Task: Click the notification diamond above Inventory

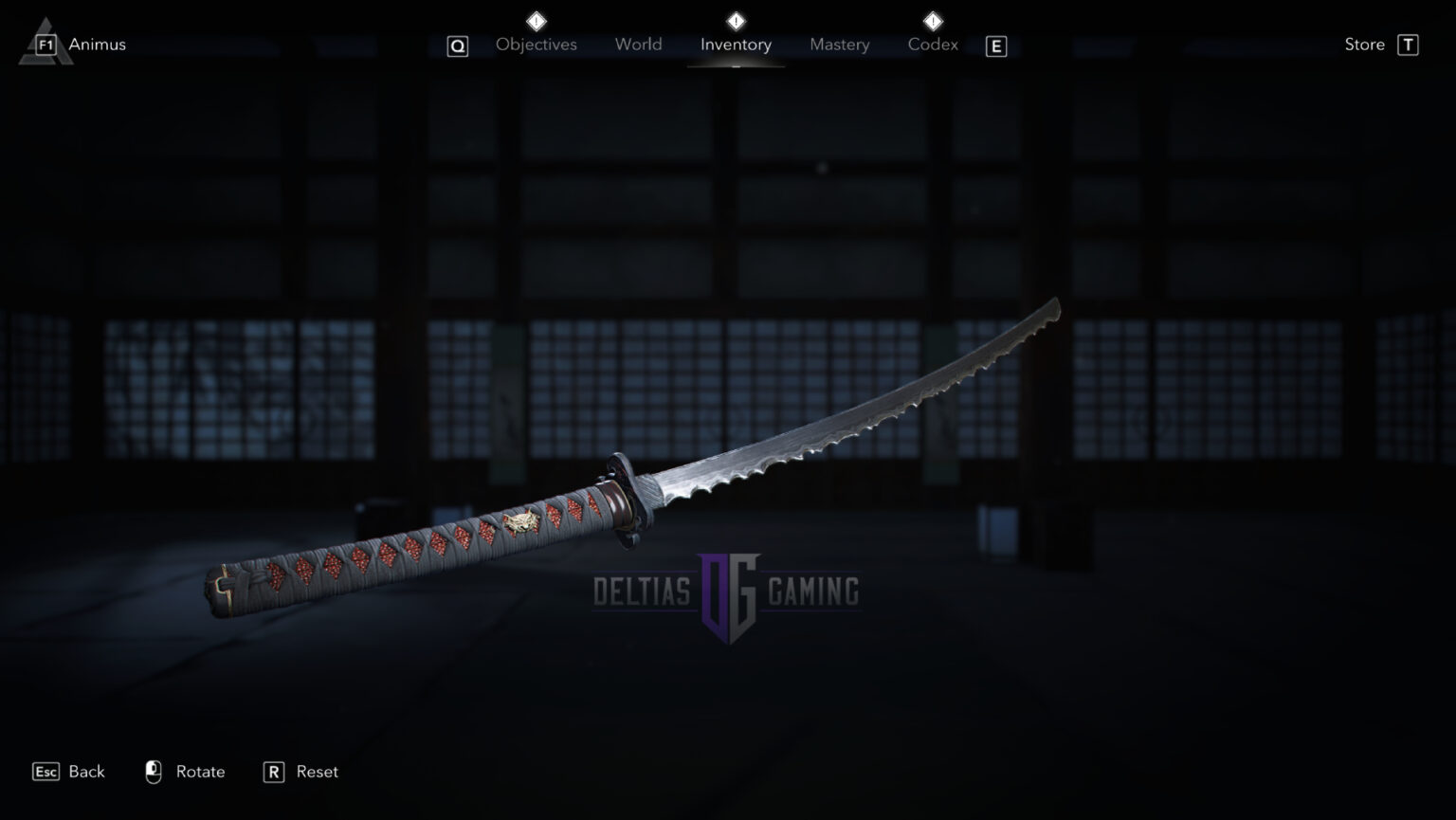Action: coord(736,19)
